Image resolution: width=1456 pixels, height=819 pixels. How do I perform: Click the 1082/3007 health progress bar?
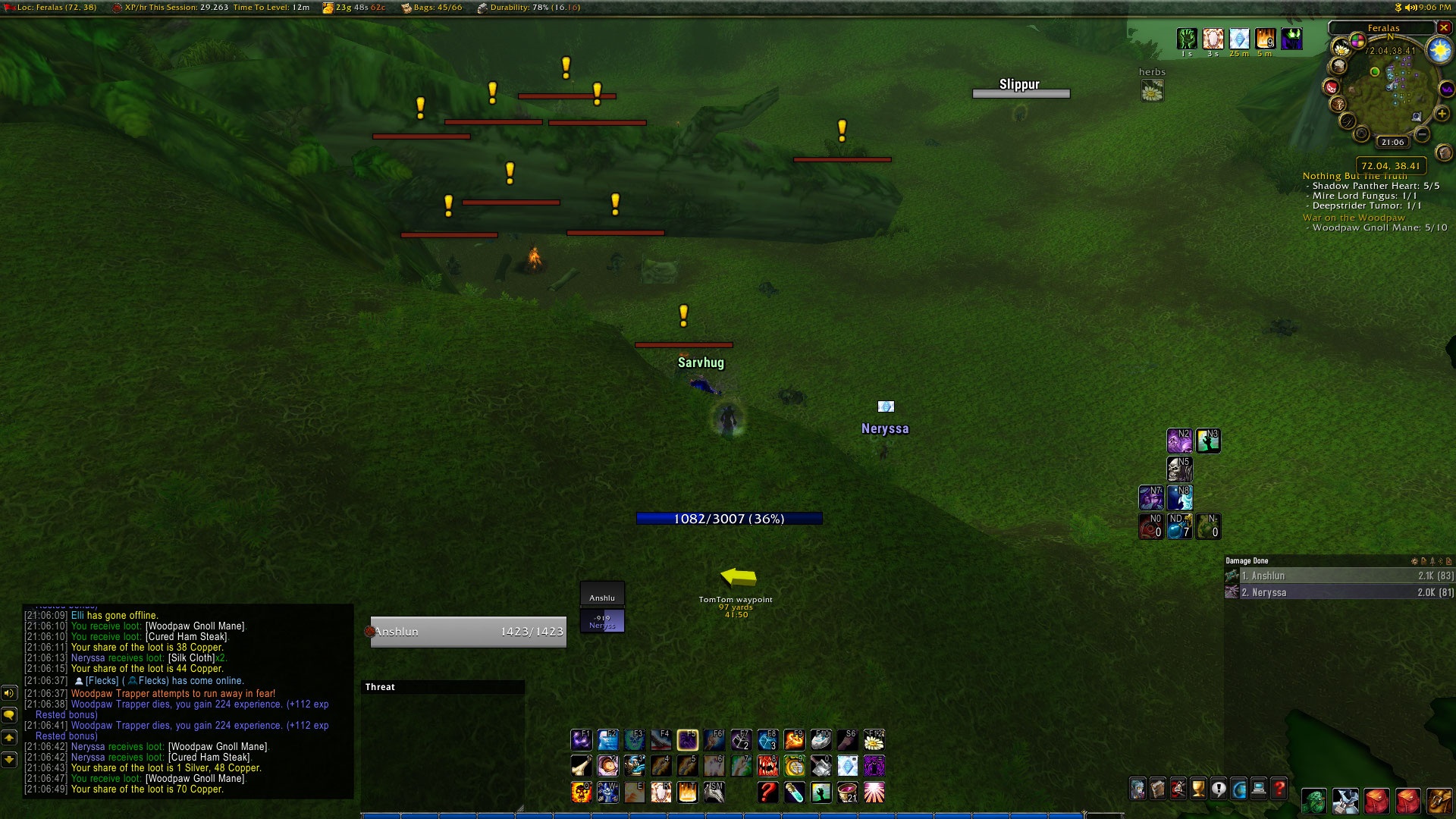[728, 519]
